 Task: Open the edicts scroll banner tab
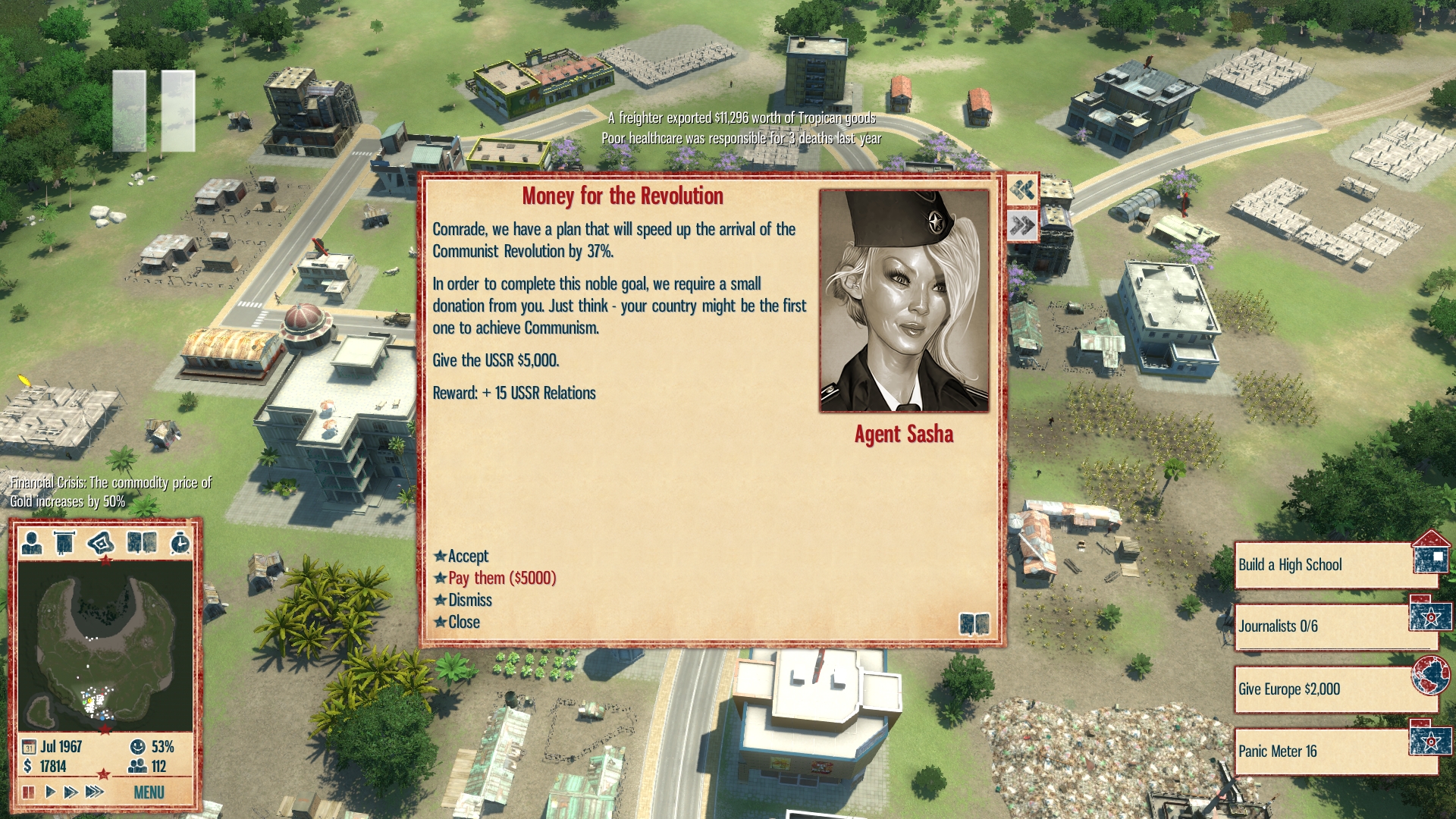pyautogui.click(x=64, y=543)
